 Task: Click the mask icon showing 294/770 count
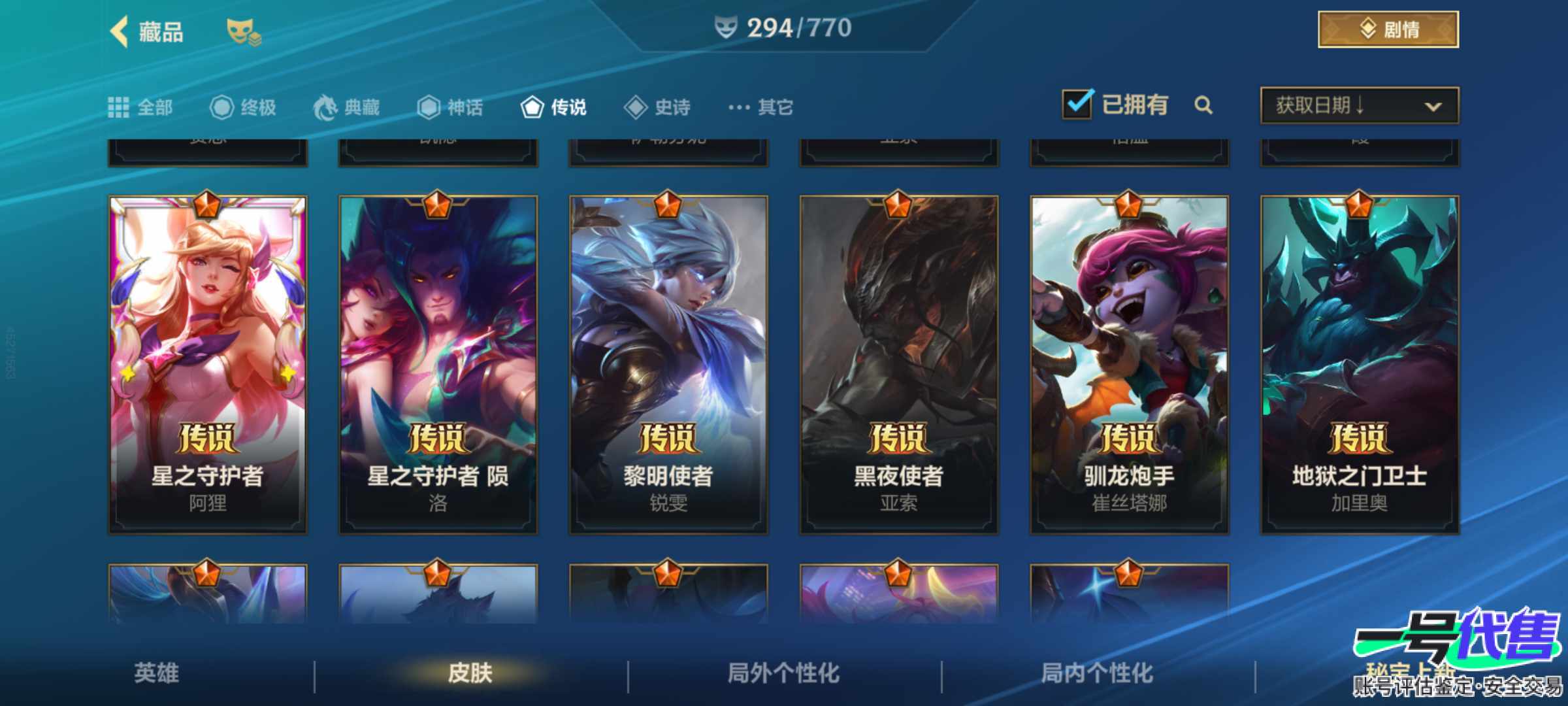click(727, 28)
